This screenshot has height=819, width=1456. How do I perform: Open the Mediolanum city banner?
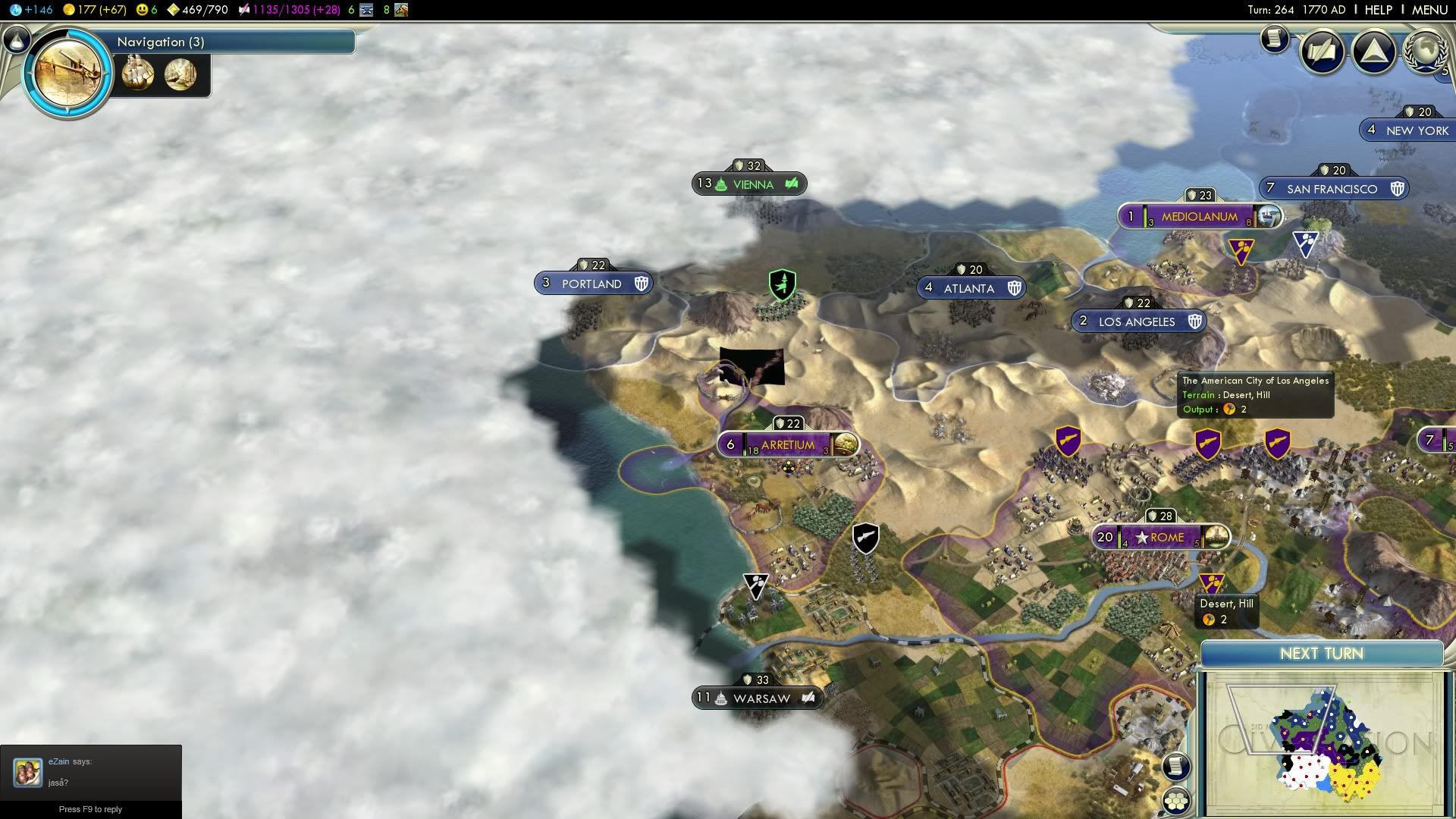(1199, 217)
